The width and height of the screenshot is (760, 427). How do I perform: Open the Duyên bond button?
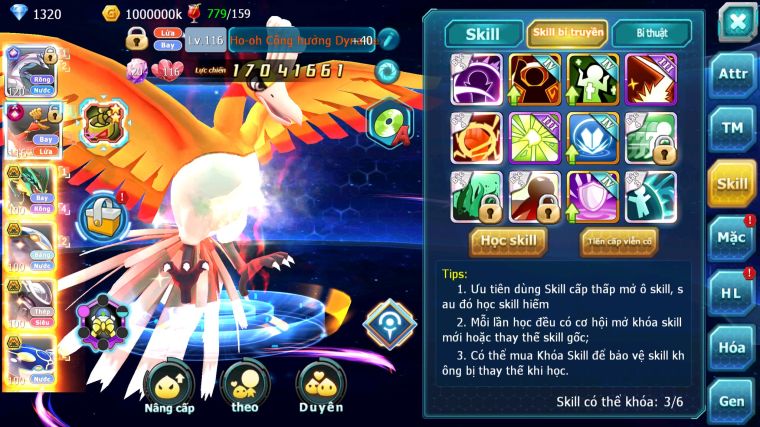(321, 385)
